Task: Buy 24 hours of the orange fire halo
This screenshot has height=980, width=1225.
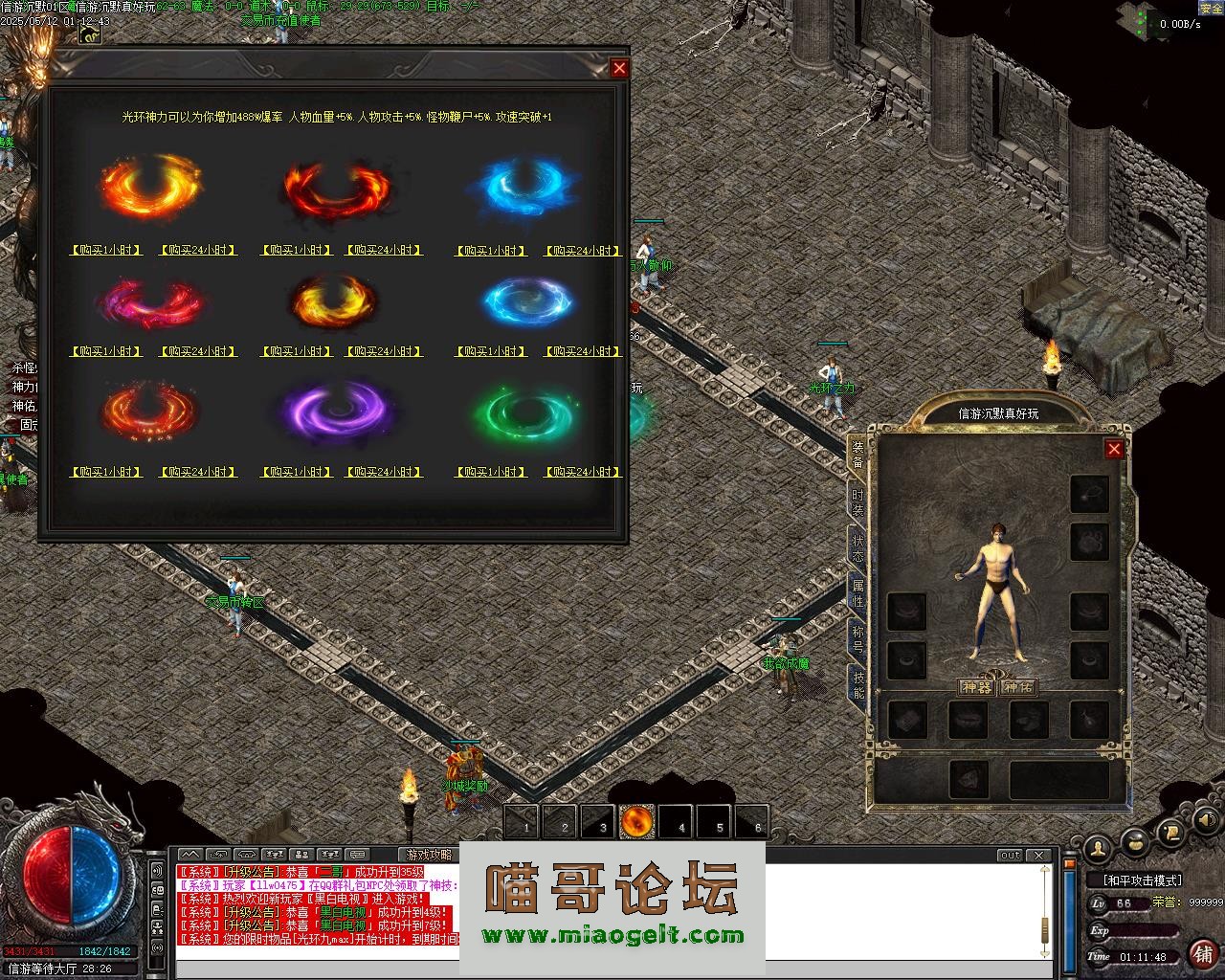Action: point(198,251)
